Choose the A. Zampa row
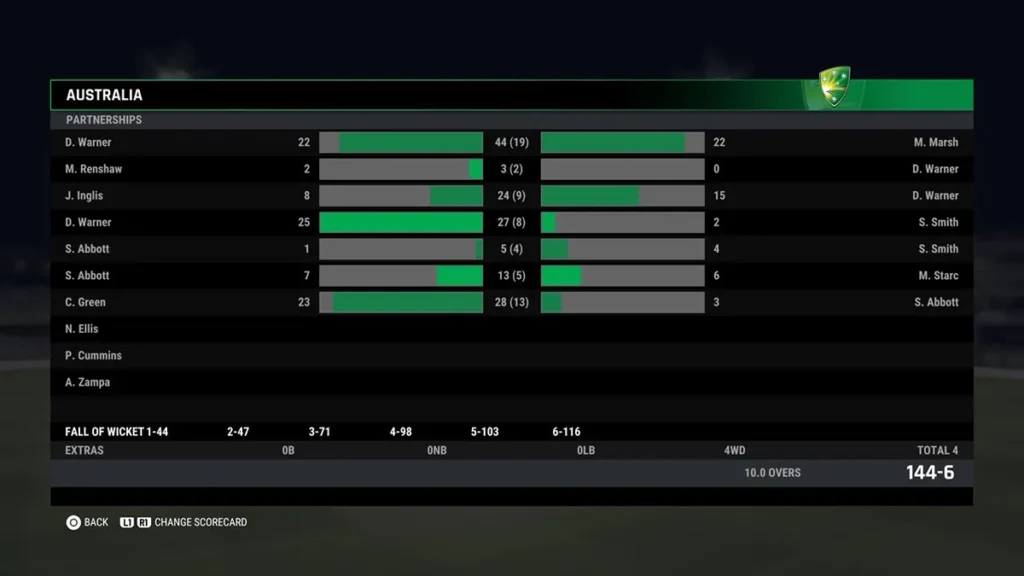The width and height of the screenshot is (1024, 576). coord(88,382)
